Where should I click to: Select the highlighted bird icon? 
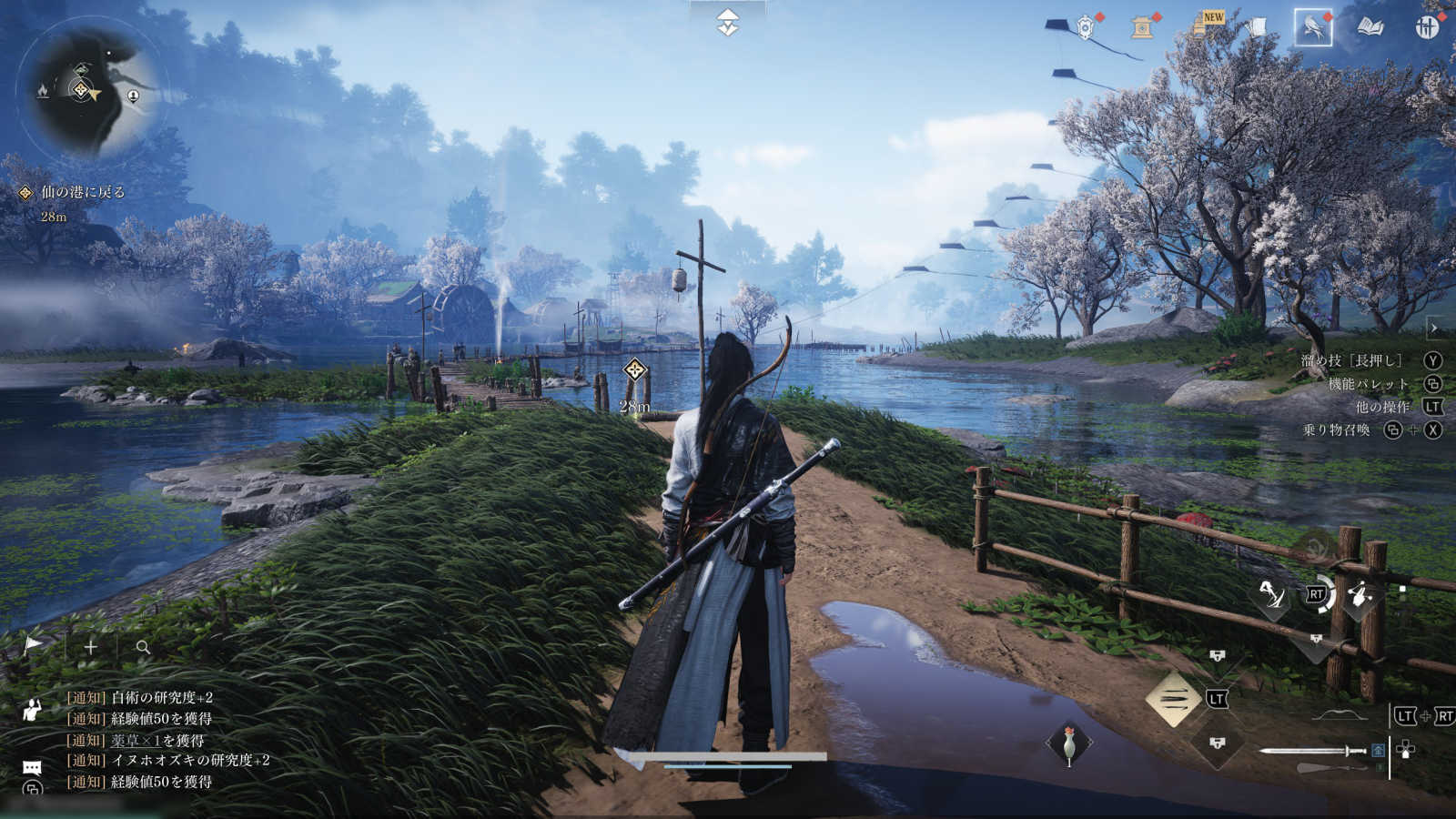1312,28
